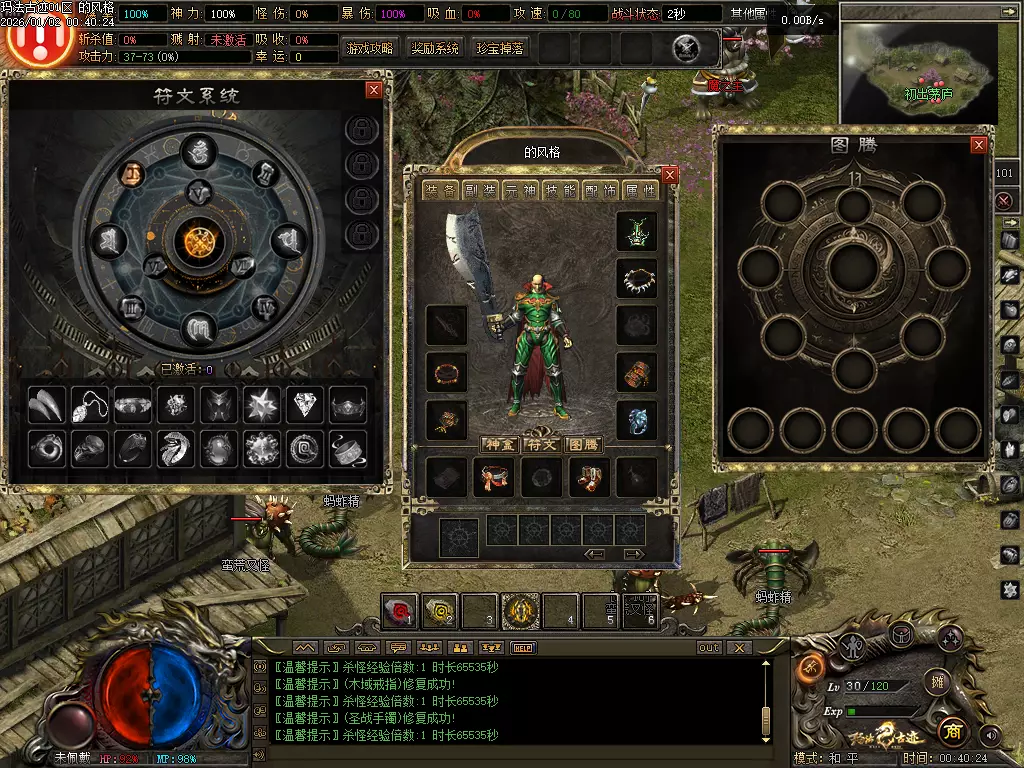Switch to the 装备 equipment tab
Screen dimensions: 1024x768
coord(439,191)
